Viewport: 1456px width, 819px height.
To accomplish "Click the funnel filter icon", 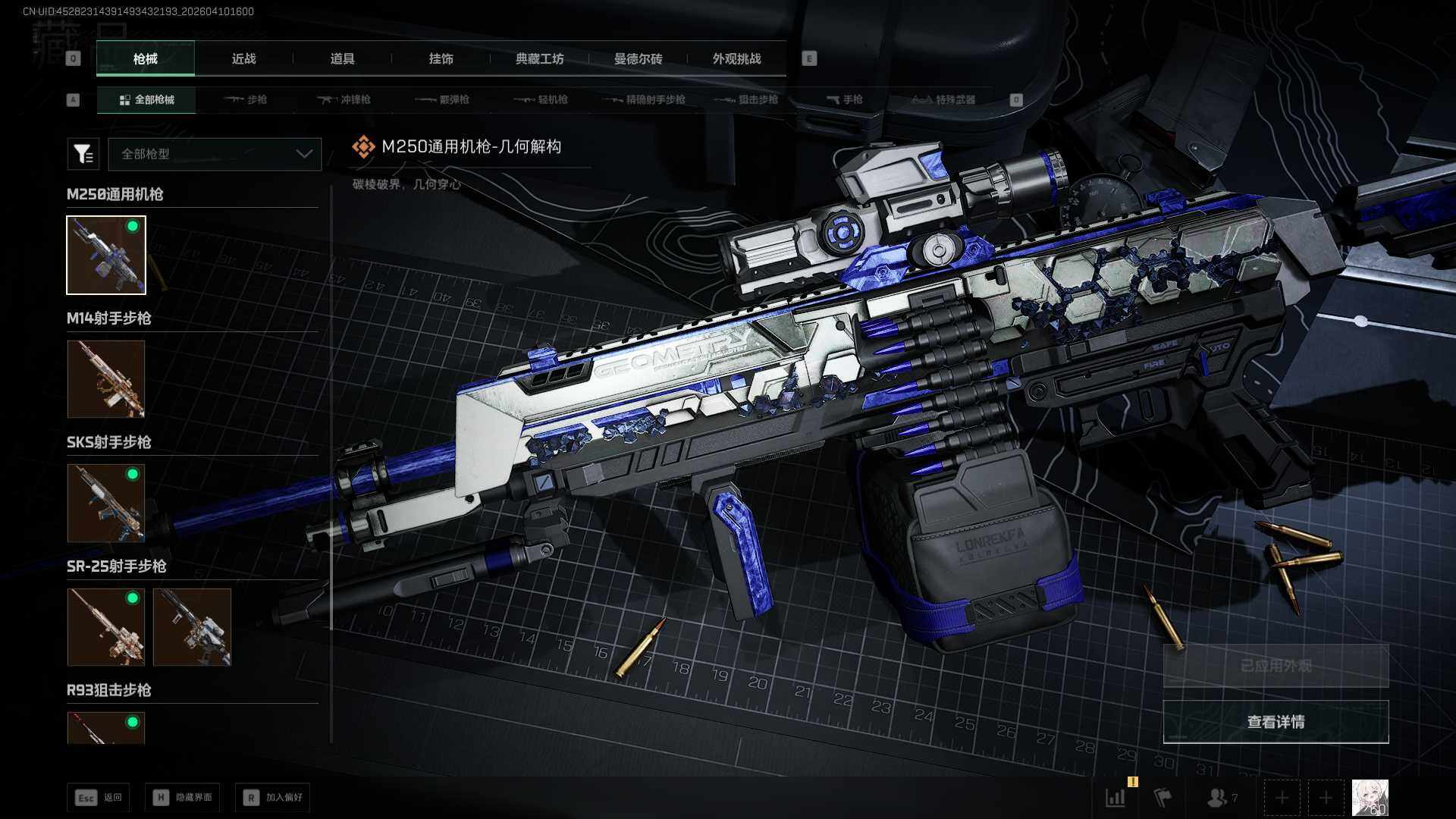I will point(83,154).
